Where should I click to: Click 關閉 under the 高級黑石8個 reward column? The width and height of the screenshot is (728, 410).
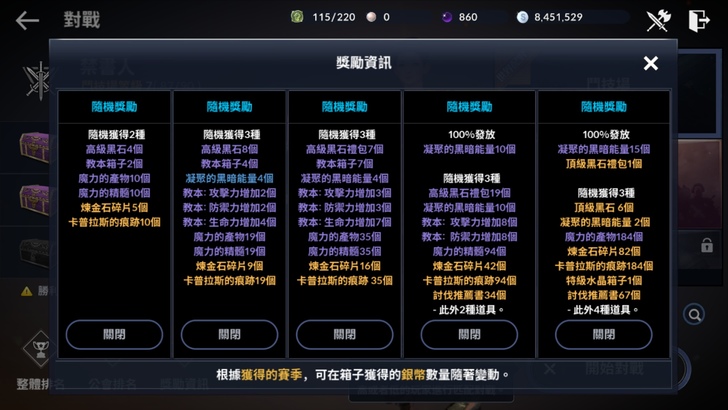[x=229, y=334]
